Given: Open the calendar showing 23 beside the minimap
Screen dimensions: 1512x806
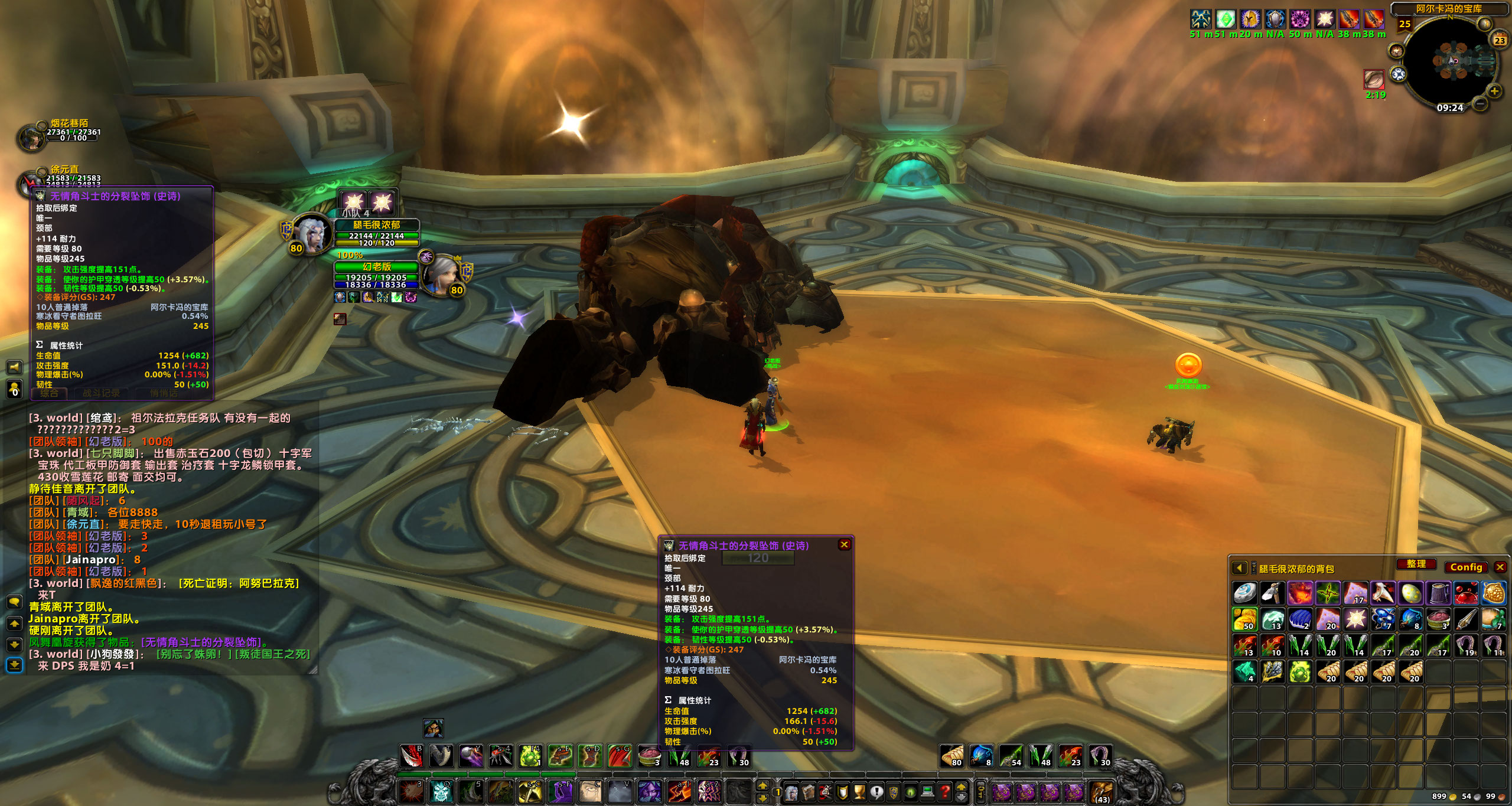Looking at the screenshot, I should 1499,41.
